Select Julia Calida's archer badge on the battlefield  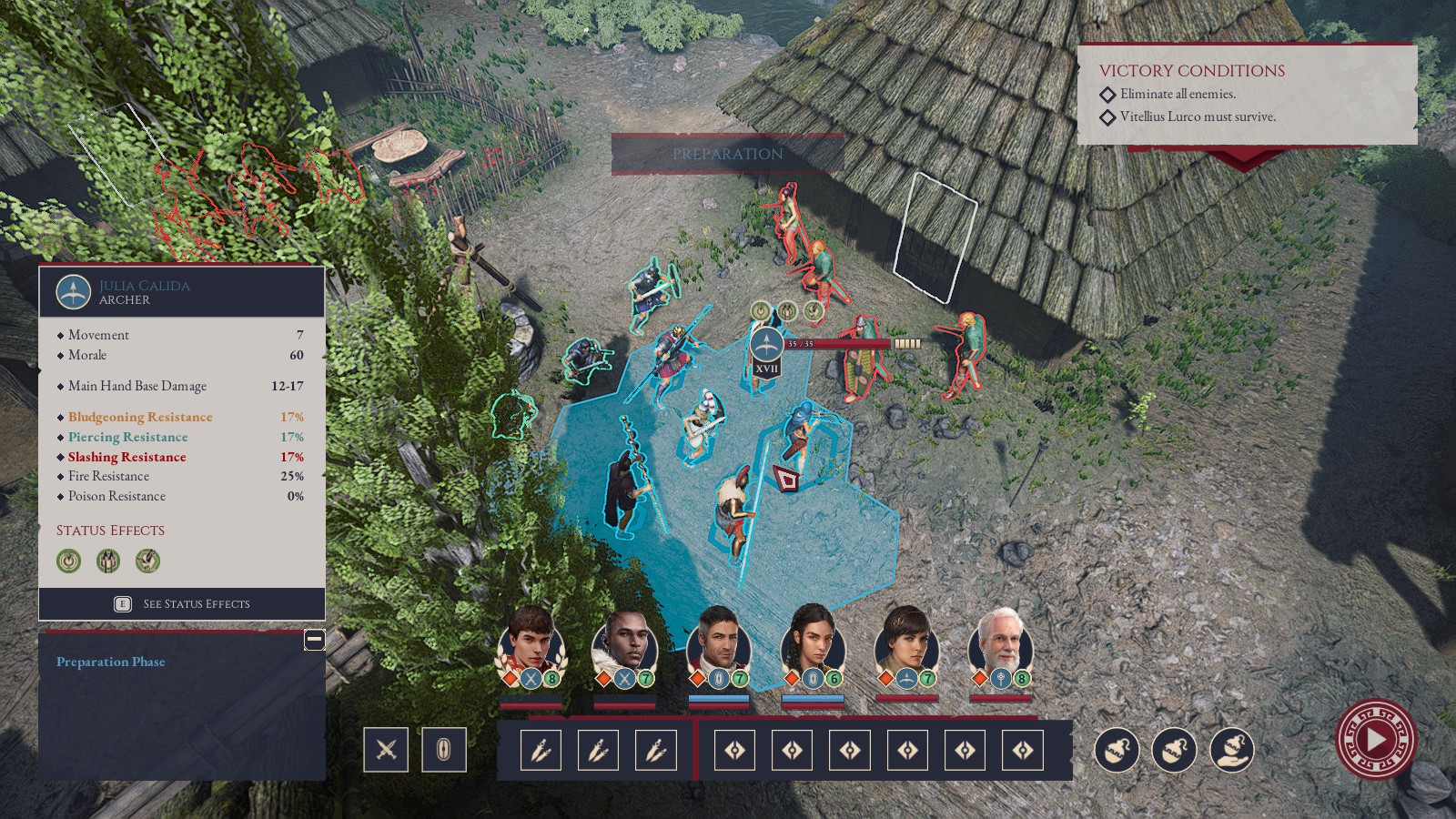pos(766,349)
